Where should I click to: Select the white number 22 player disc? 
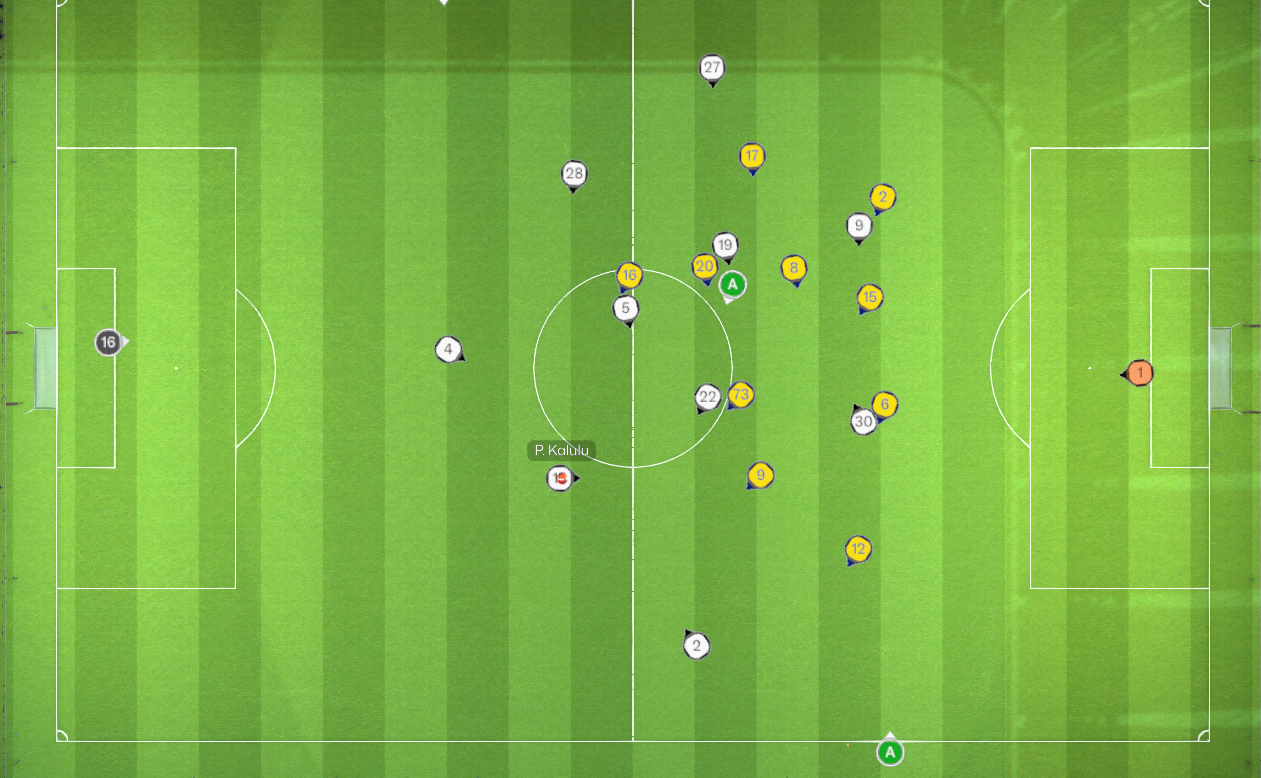(x=708, y=397)
